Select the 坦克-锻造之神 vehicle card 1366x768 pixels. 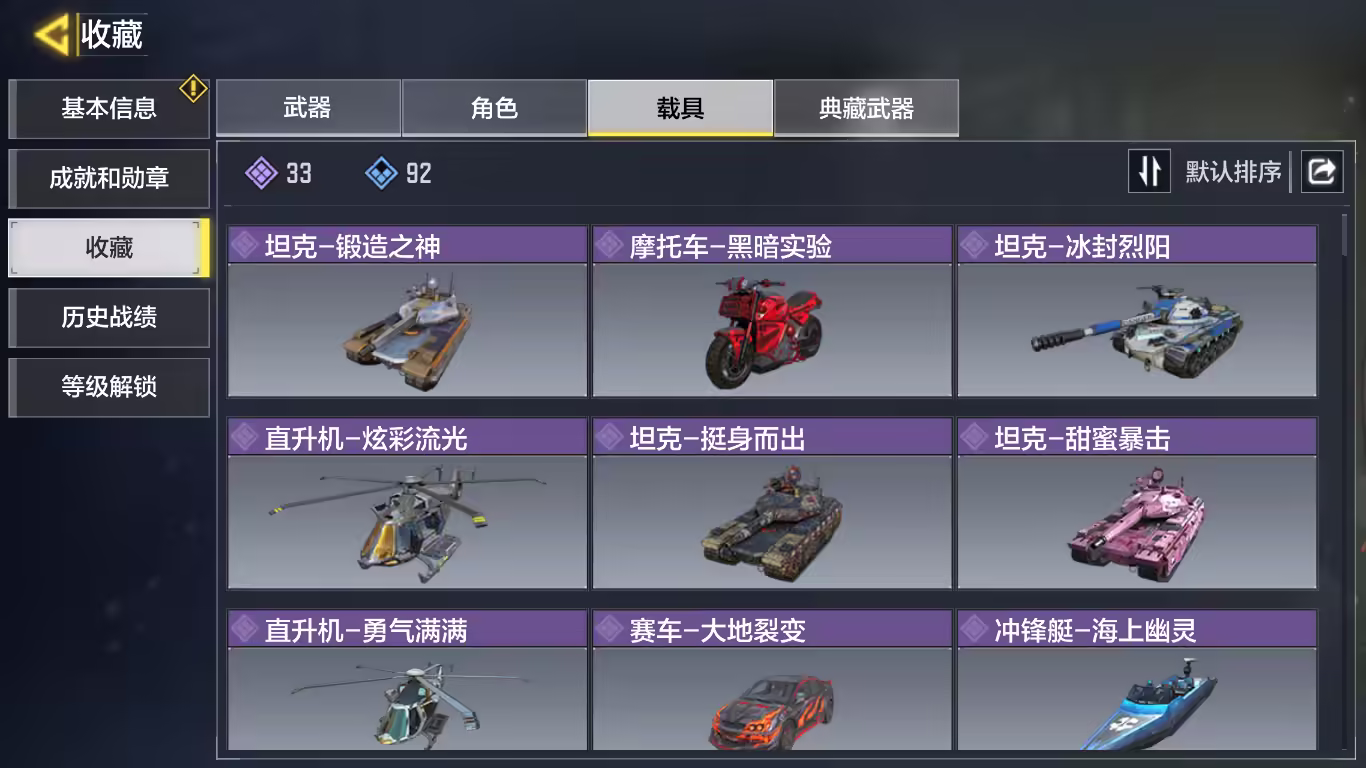pyautogui.click(x=407, y=312)
